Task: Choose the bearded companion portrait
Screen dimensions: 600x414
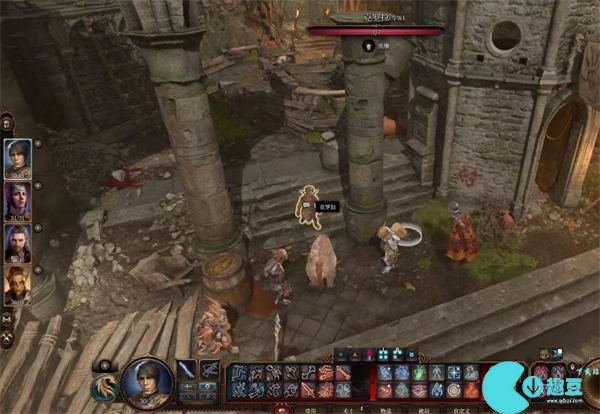Action: point(18,240)
